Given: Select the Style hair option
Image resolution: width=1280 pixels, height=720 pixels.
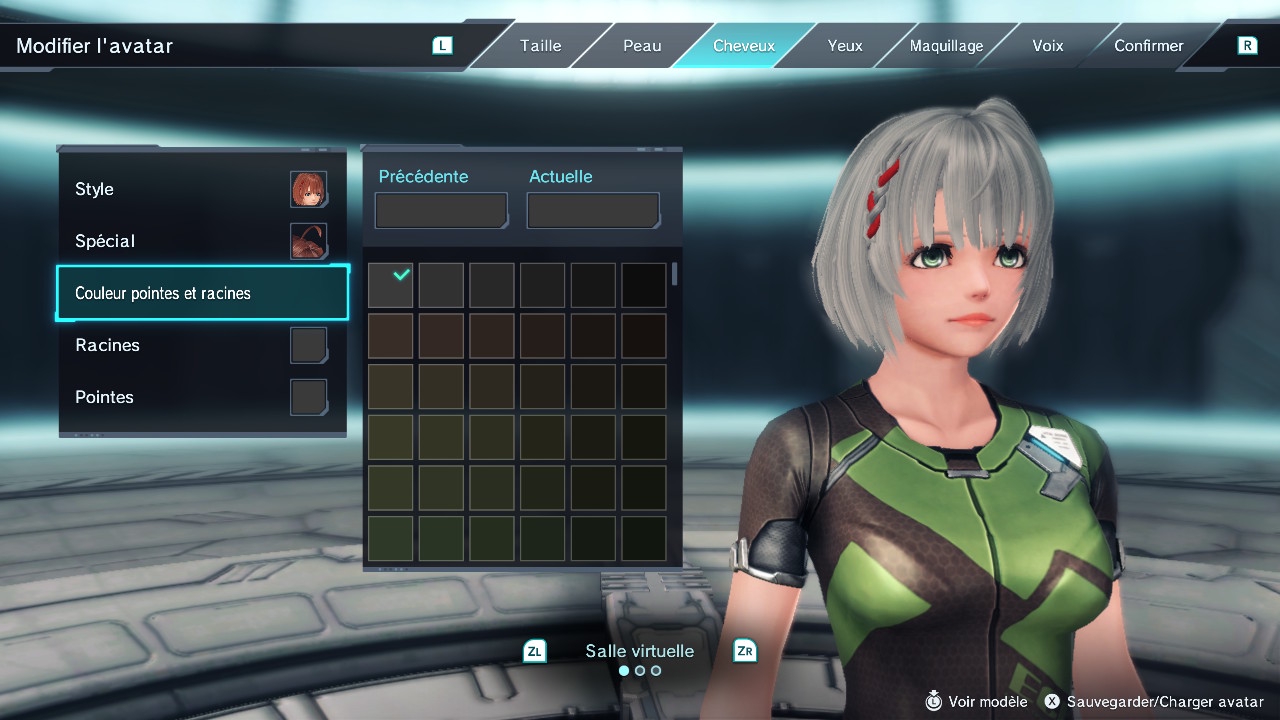Looking at the screenshot, I should pyautogui.click(x=202, y=189).
